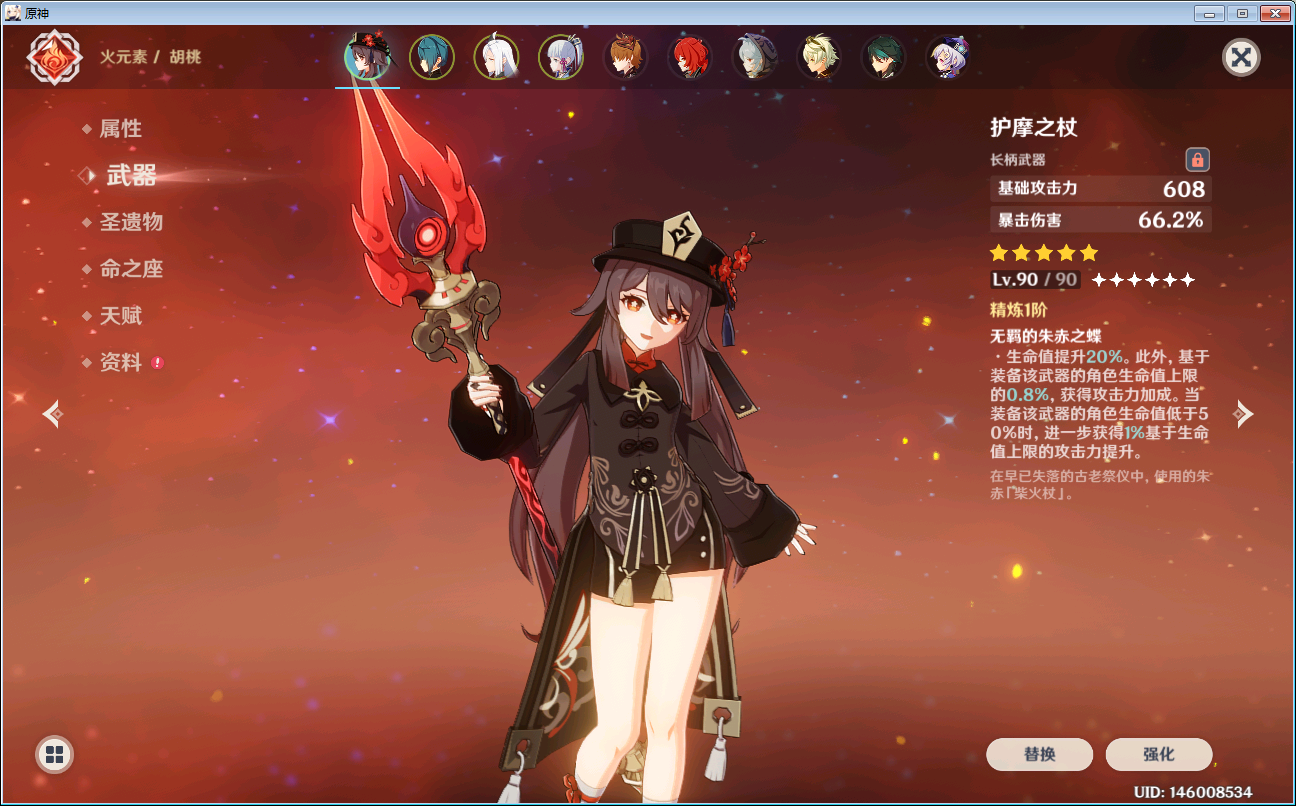Open the 圣遗物 (Artifacts) menu entry
This screenshot has width=1296, height=806.
pyautogui.click(x=130, y=222)
